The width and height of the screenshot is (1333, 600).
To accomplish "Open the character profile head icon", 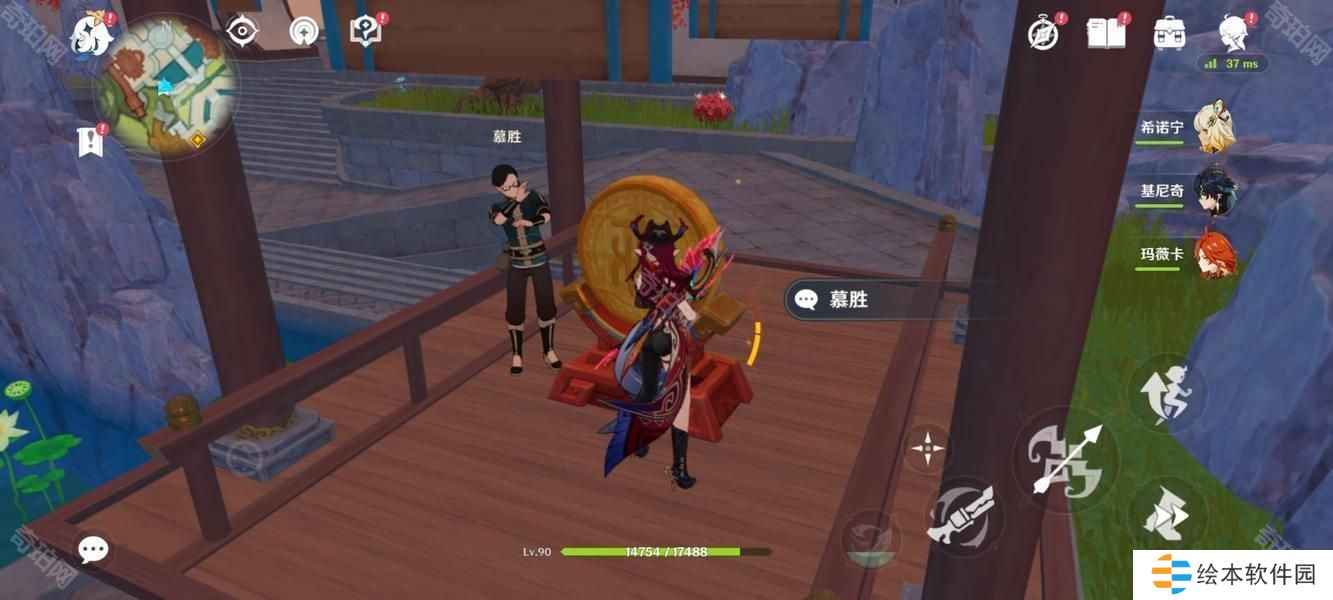I will tap(1232, 32).
